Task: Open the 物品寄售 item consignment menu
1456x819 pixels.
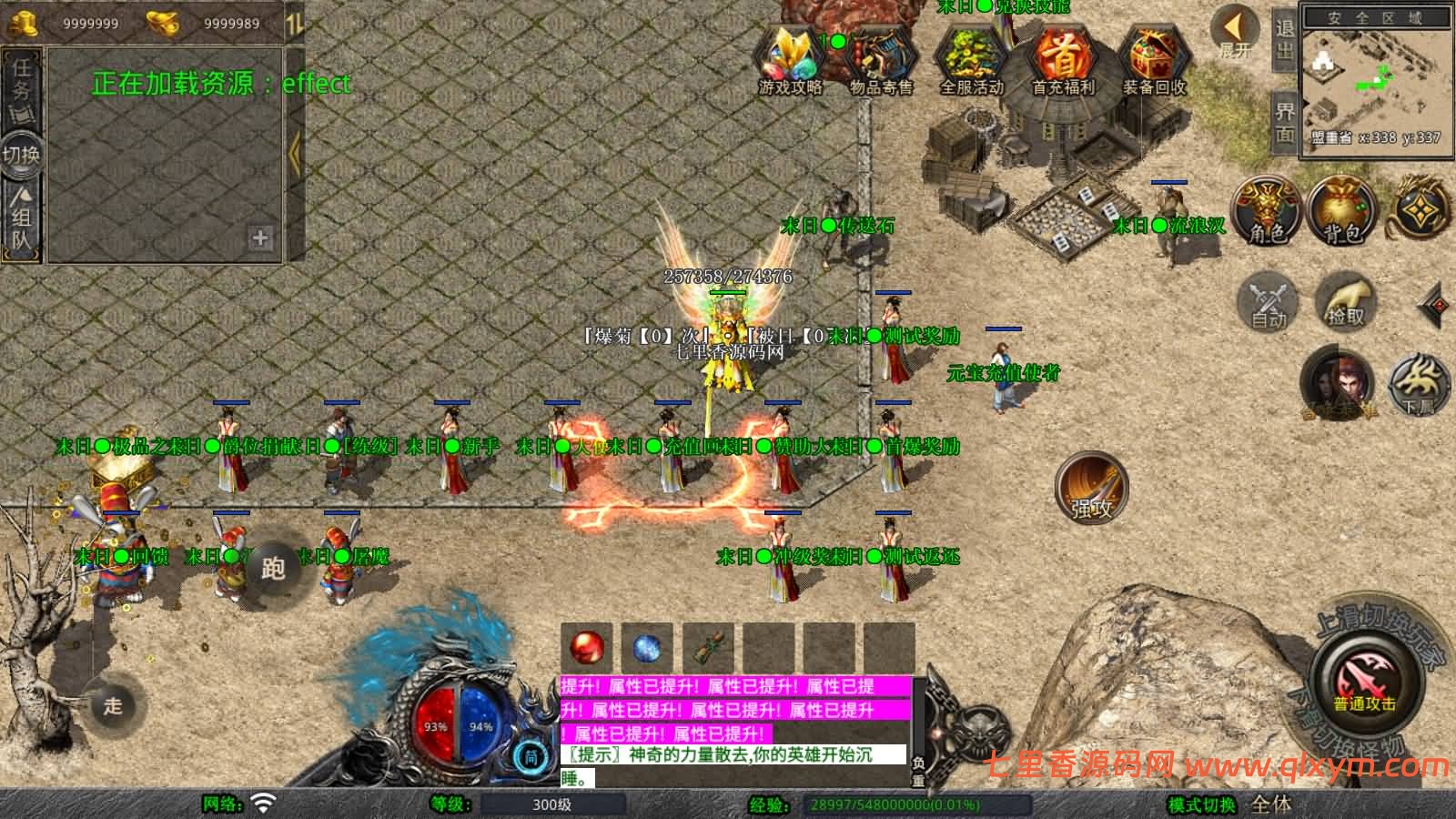Action: pyautogui.click(x=880, y=60)
